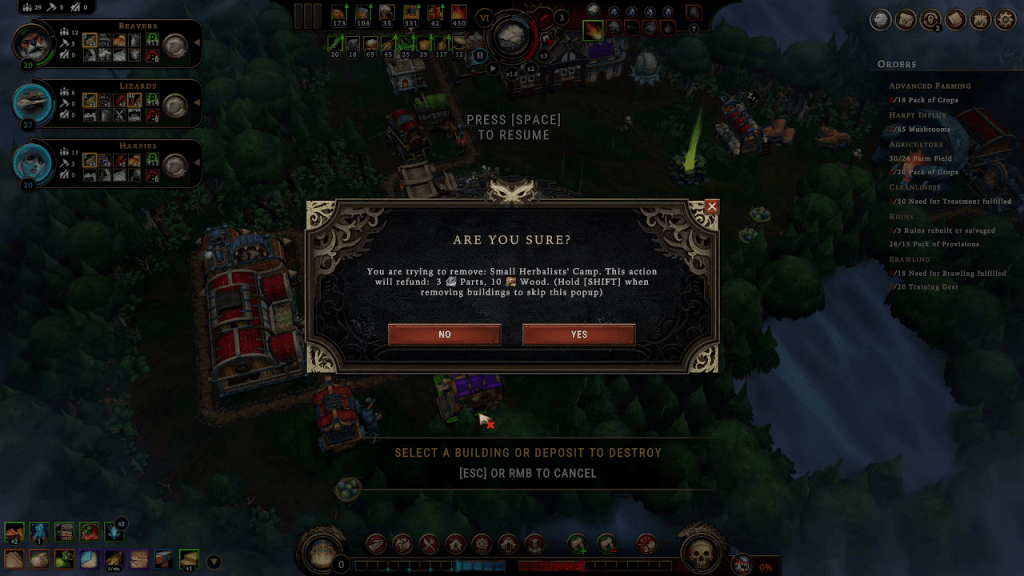The image size is (1024, 576).
Task: Decline removal with the No button
Action: [x=445, y=335]
